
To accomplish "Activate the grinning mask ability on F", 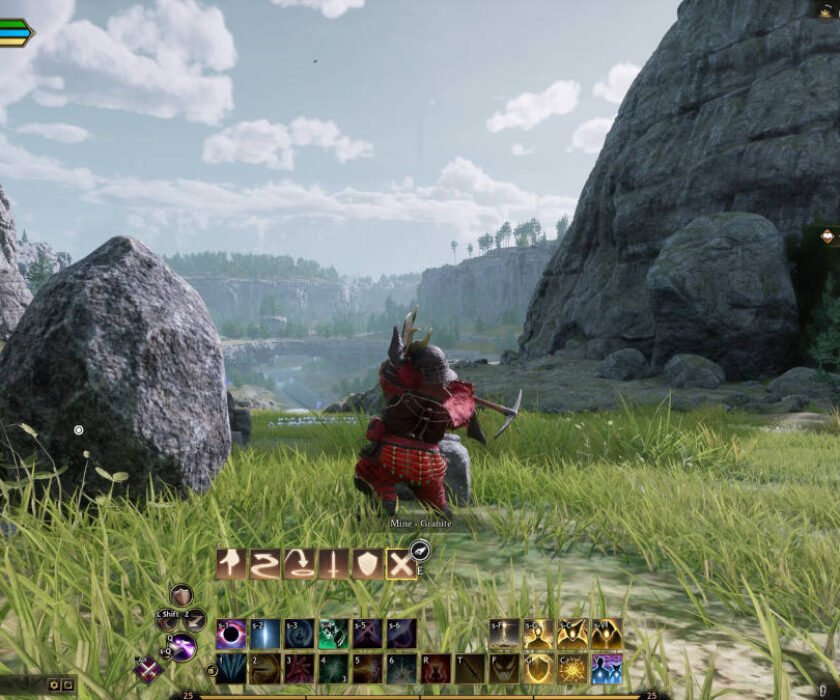I will coord(504,668).
